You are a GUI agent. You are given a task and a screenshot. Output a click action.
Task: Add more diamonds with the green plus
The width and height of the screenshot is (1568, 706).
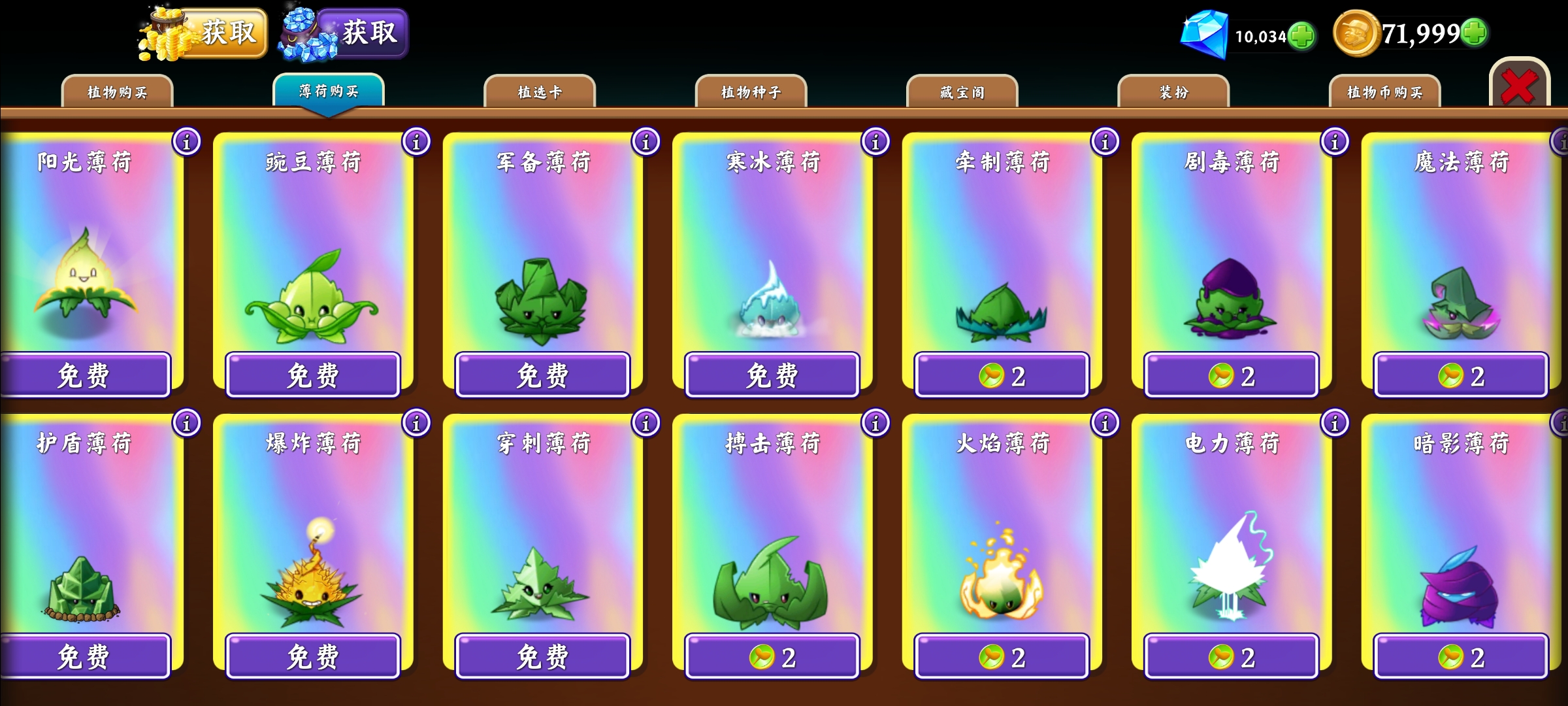1302,35
